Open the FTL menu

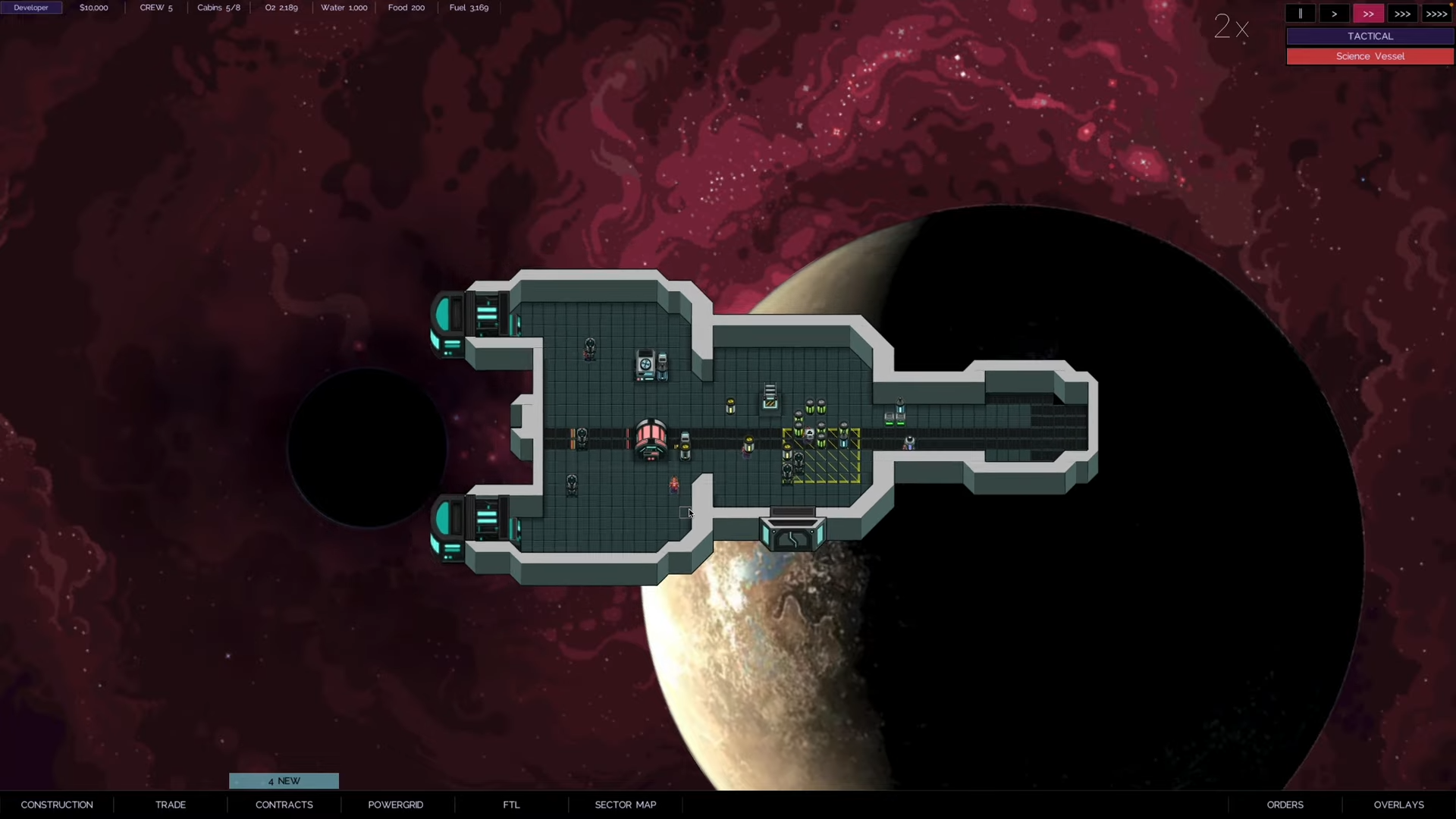[x=511, y=805]
